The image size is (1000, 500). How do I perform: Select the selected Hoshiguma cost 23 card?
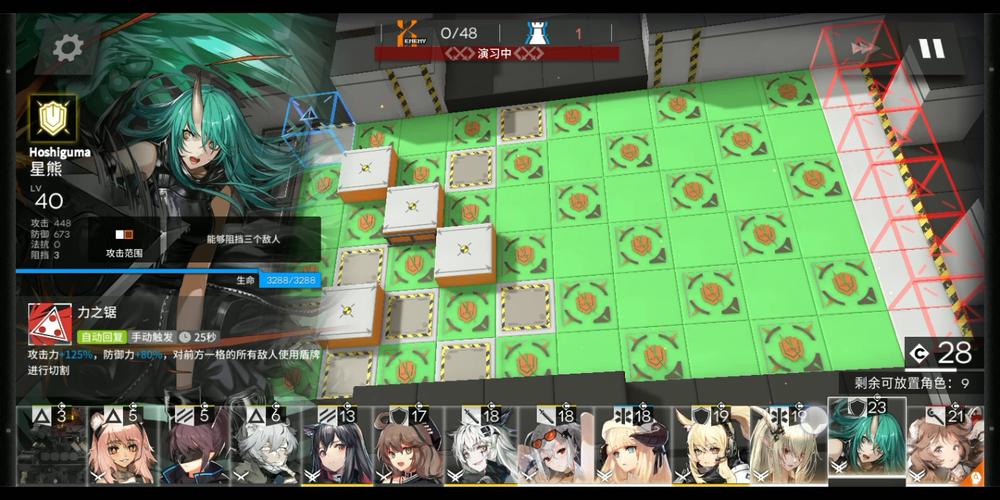tap(867, 443)
